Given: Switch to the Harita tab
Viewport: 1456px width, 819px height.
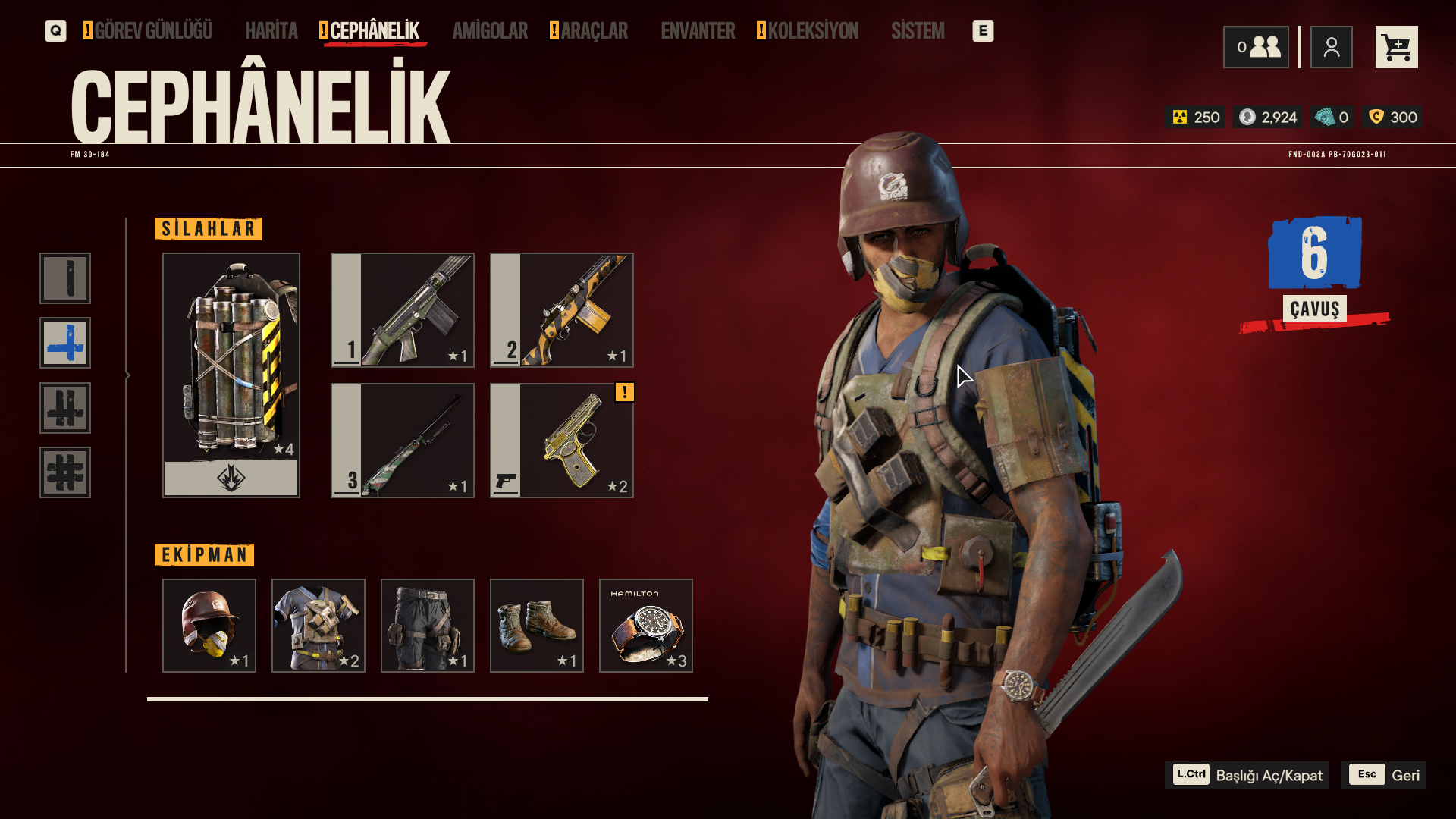Looking at the screenshot, I should point(271,31).
